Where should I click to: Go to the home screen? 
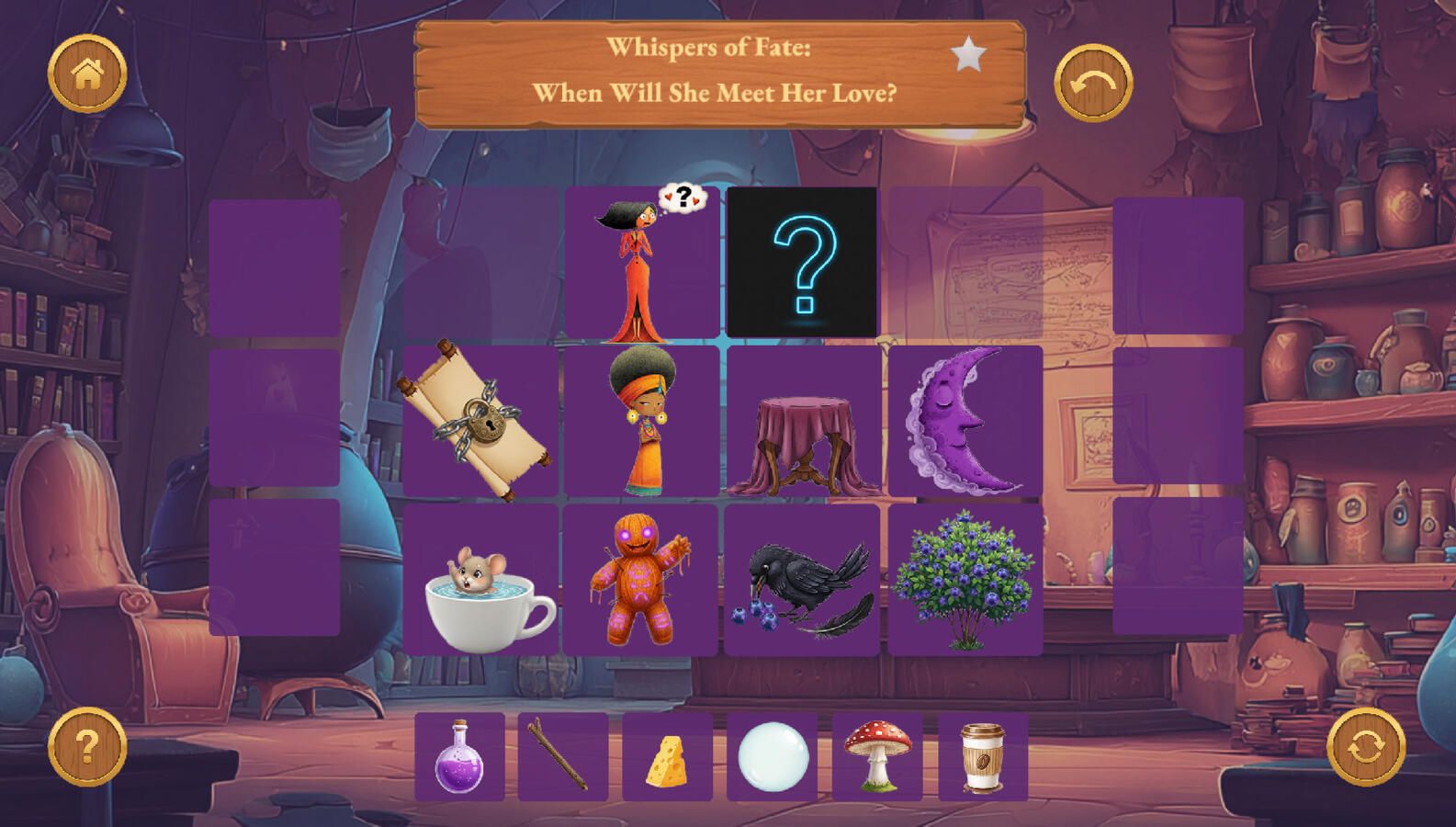(87, 74)
